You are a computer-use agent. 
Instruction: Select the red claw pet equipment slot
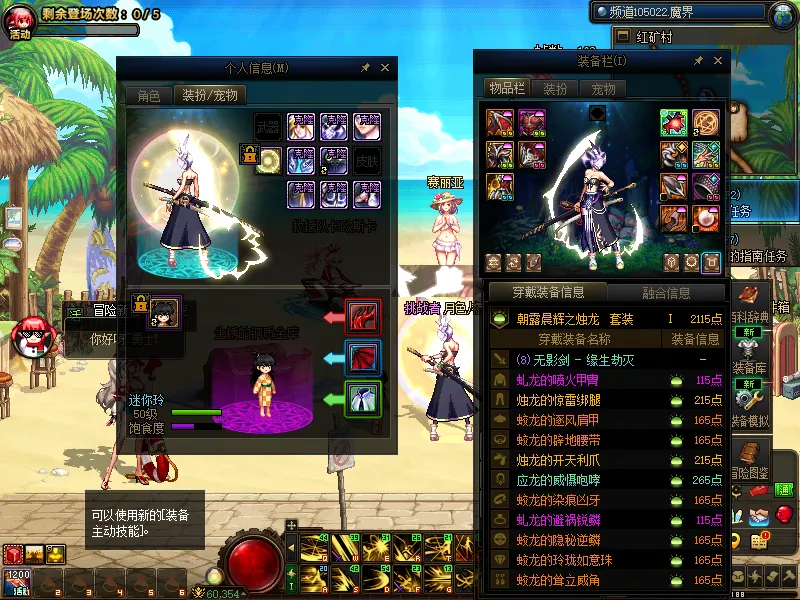362,316
